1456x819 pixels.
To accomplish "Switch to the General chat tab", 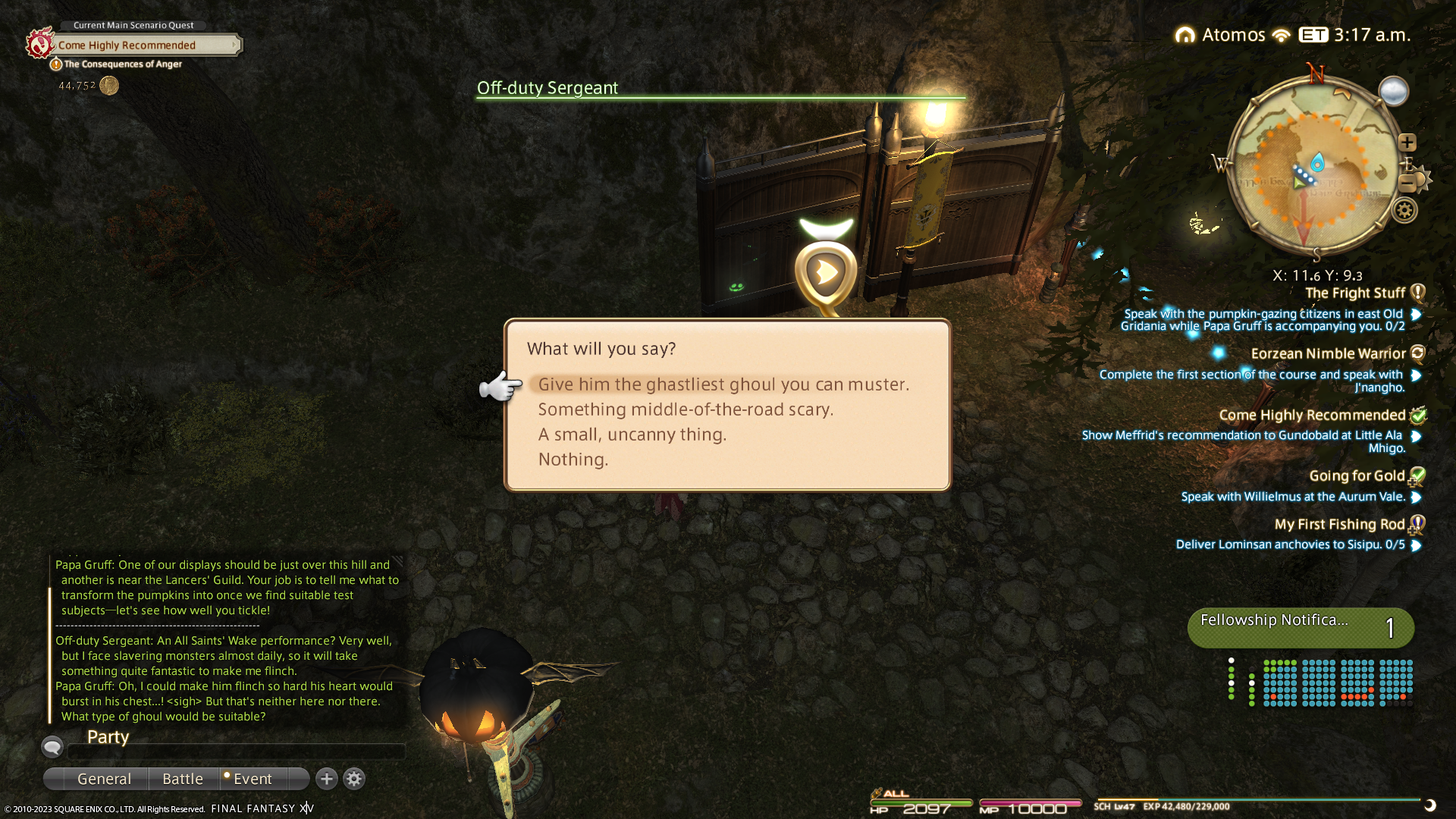I will (x=104, y=779).
